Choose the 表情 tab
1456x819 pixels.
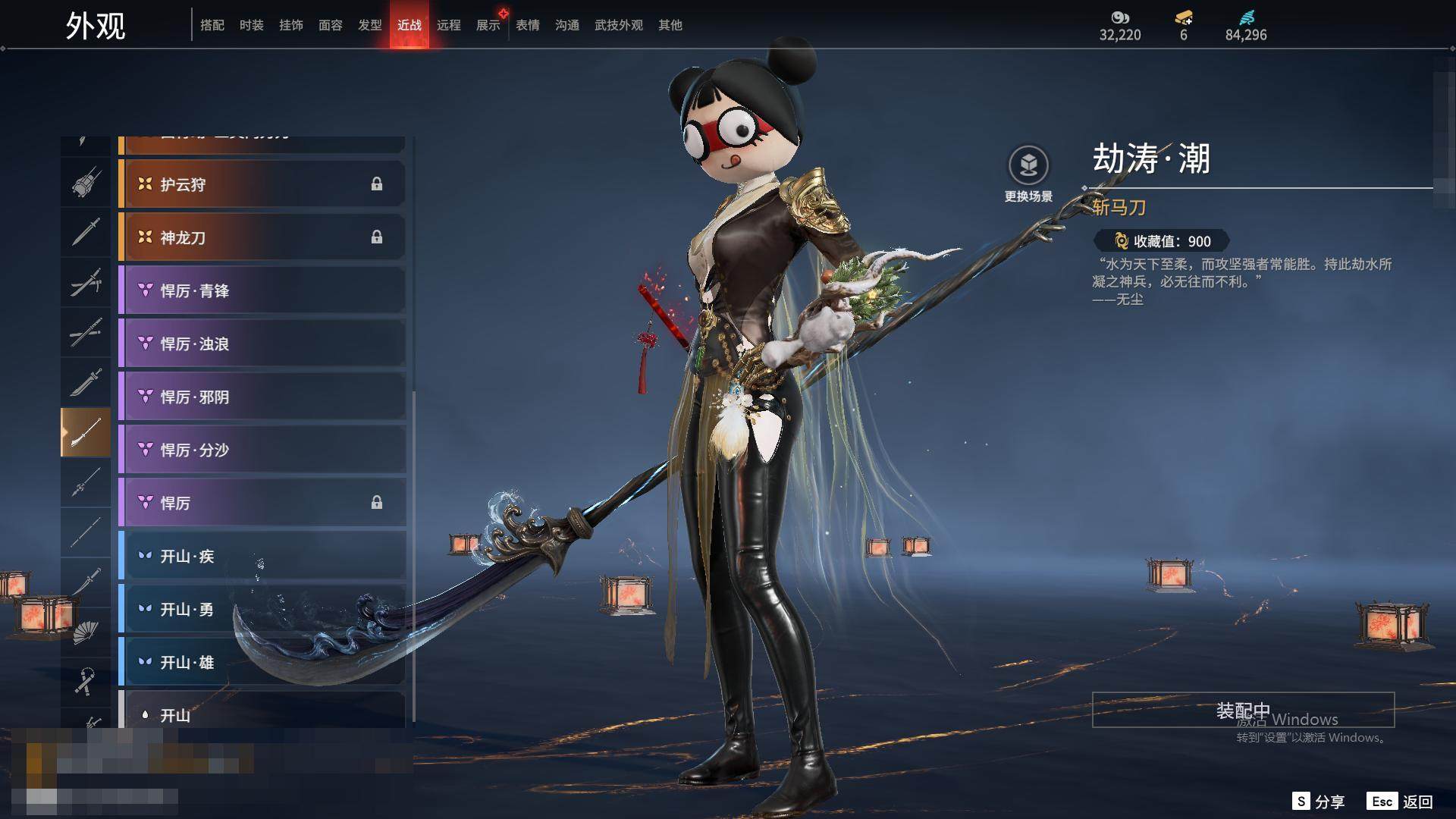pos(527,25)
